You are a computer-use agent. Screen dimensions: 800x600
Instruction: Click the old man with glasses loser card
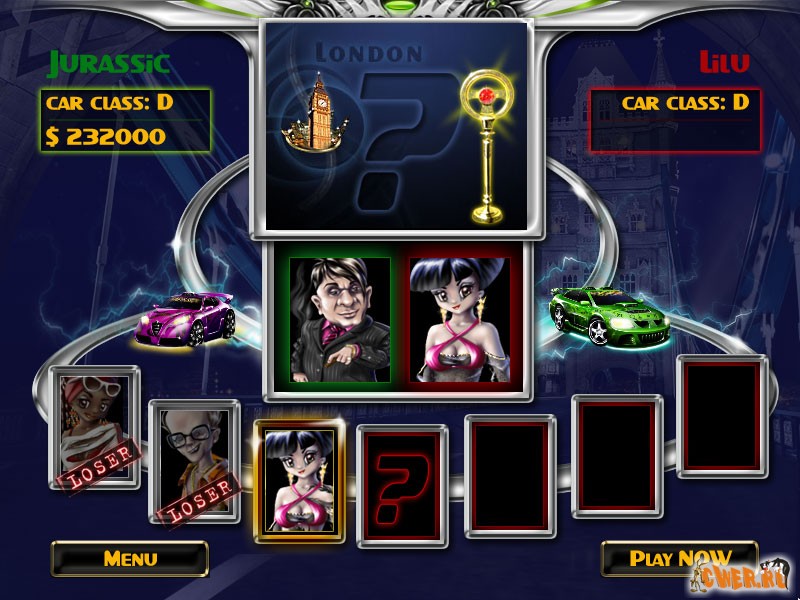point(195,462)
